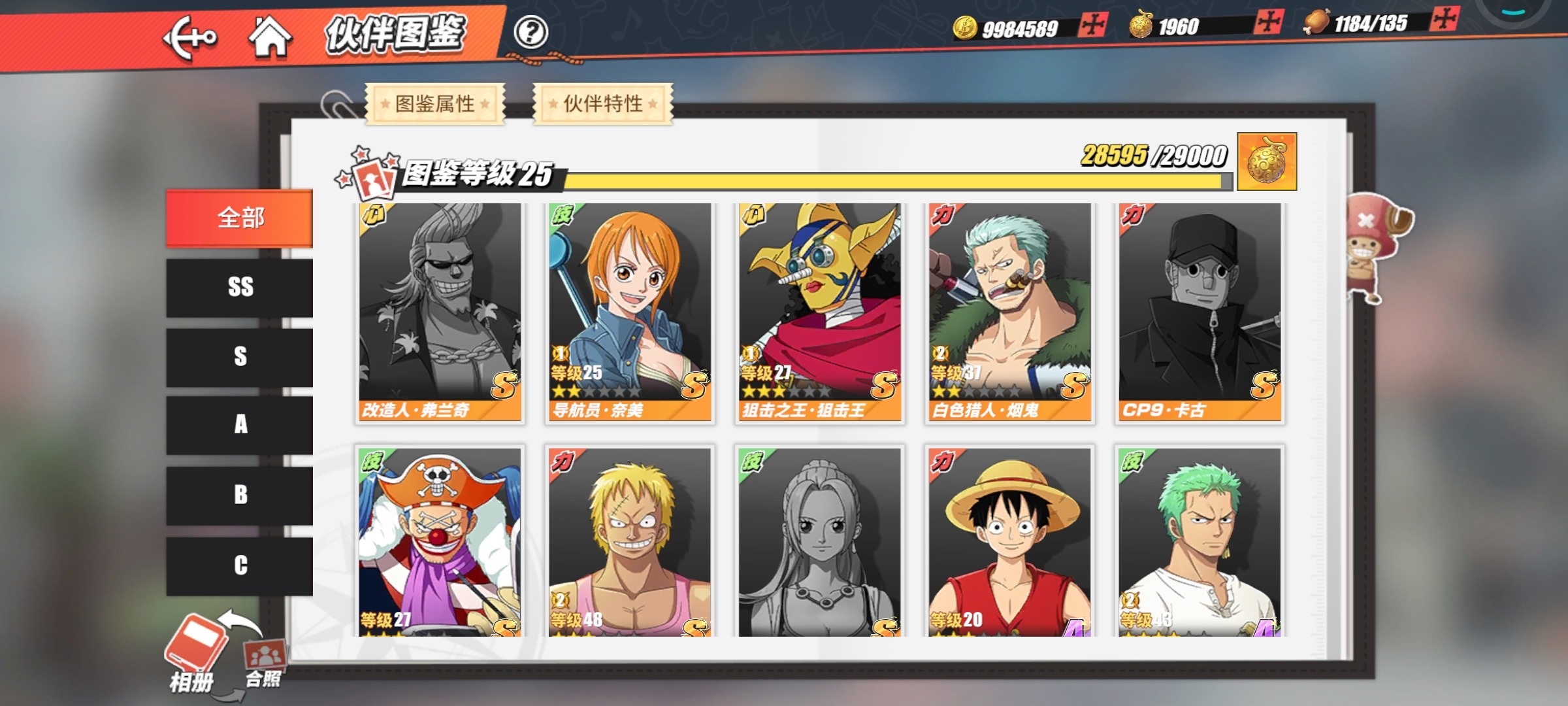Choose the C rank category
Image resolution: width=1568 pixels, height=706 pixels.
coord(240,565)
